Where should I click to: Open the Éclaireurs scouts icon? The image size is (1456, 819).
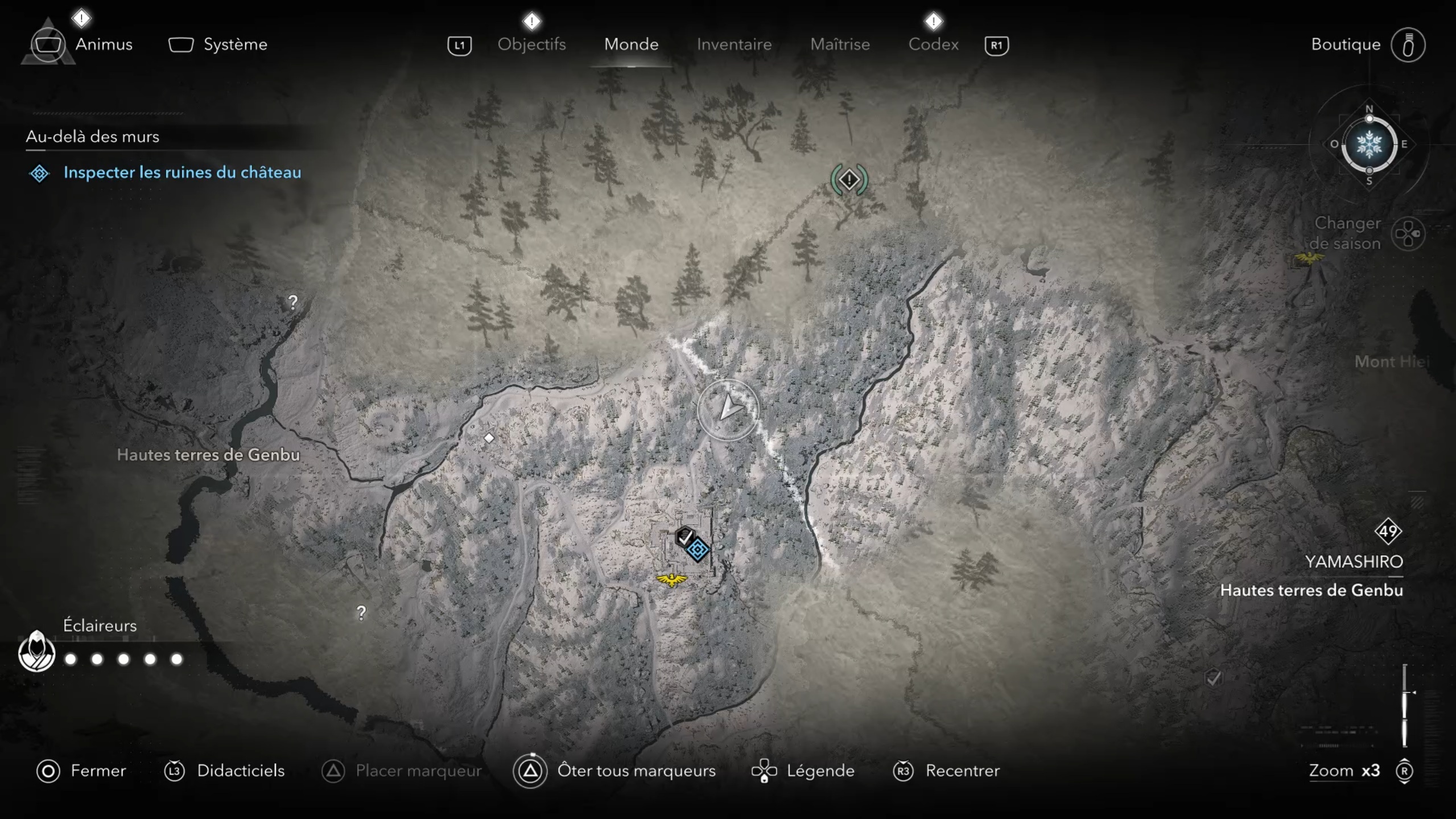click(36, 652)
